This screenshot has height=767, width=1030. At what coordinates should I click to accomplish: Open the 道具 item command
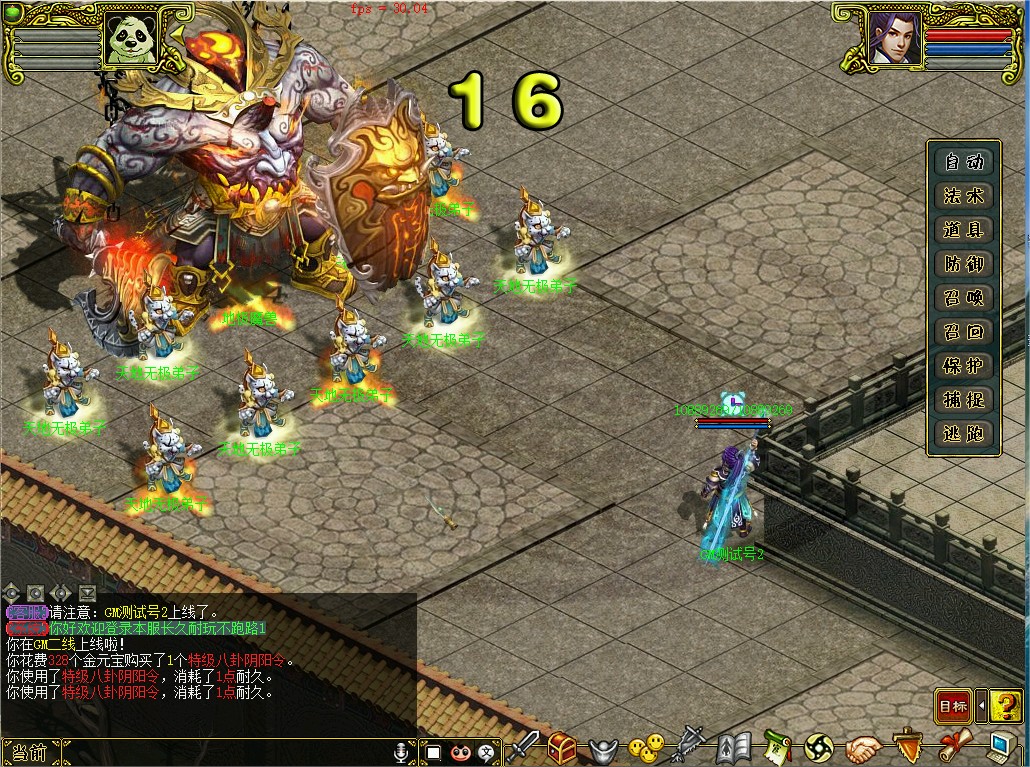[964, 230]
